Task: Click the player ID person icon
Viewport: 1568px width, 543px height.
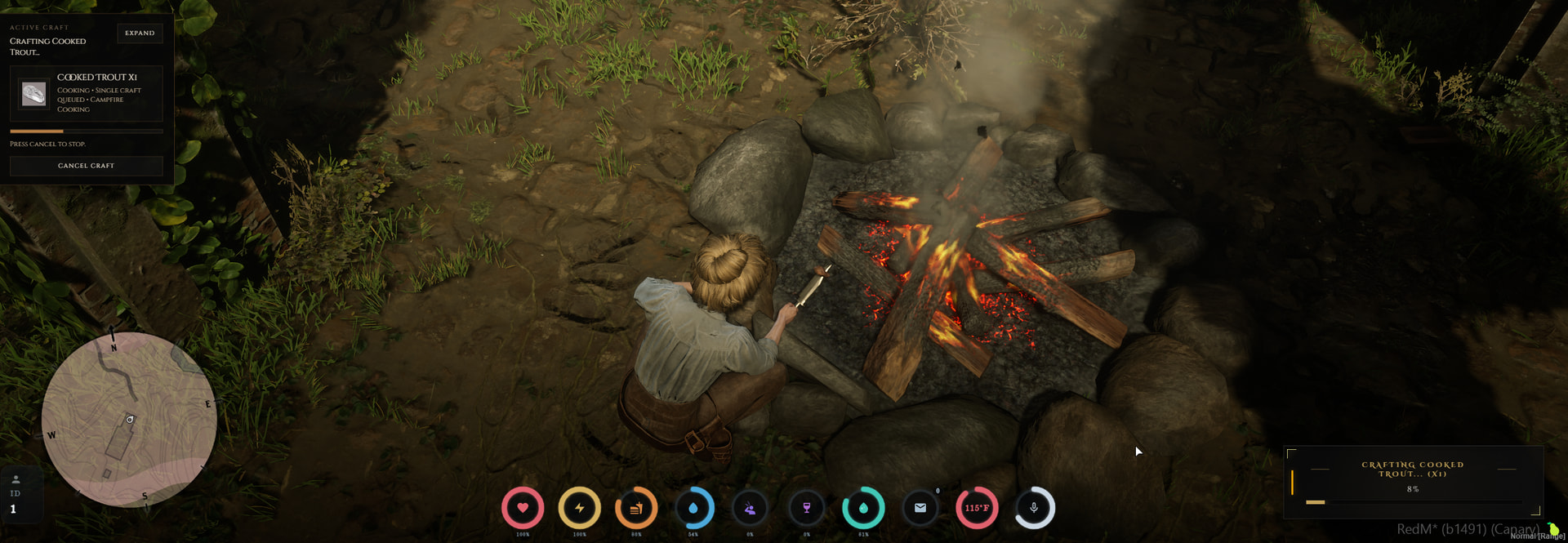Action: pyautogui.click(x=16, y=480)
